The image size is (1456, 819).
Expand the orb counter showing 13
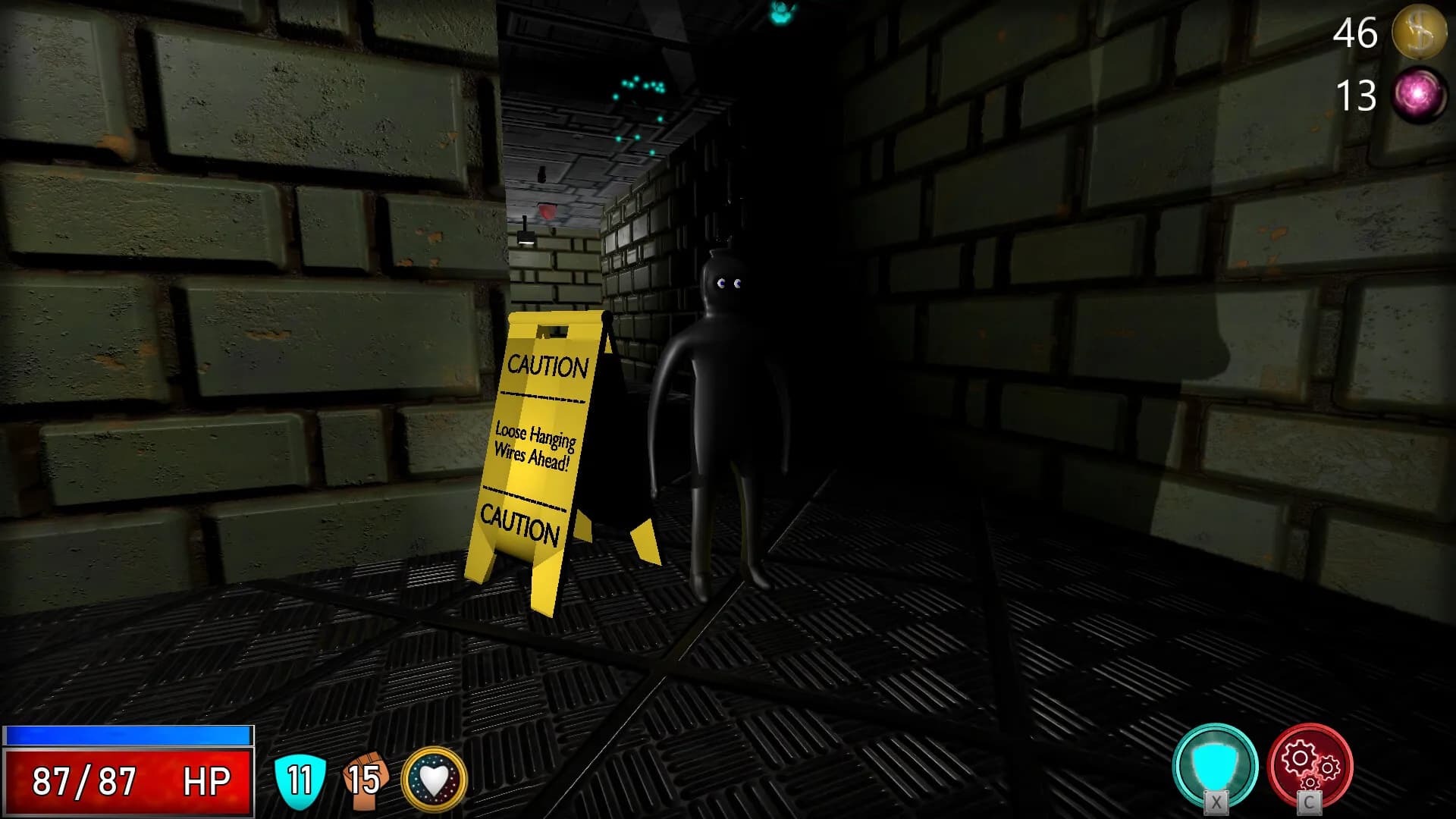pyautogui.click(x=1357, y=96)
